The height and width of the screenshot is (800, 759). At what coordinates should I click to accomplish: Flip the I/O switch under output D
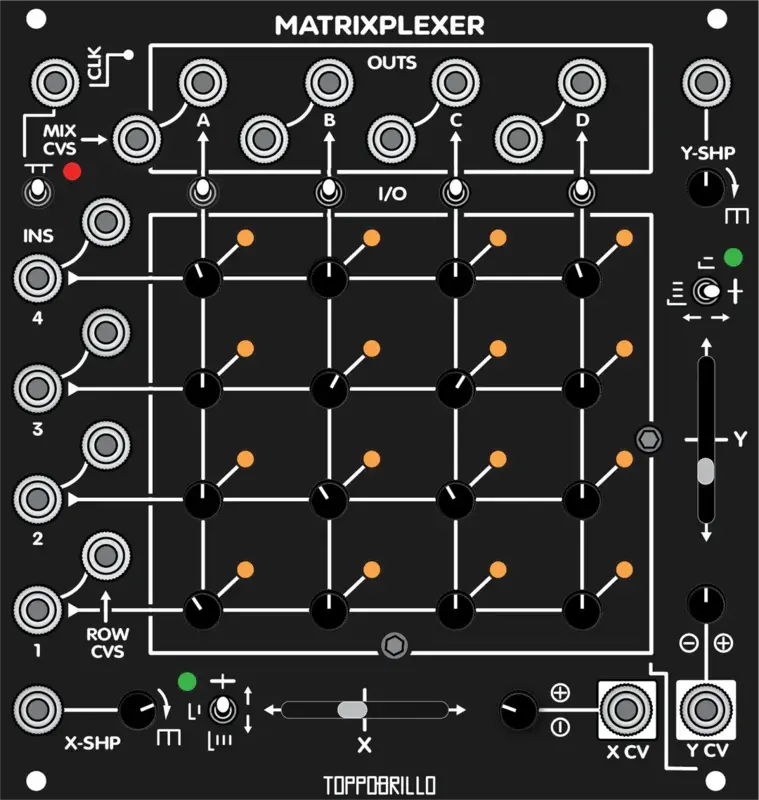579,190
